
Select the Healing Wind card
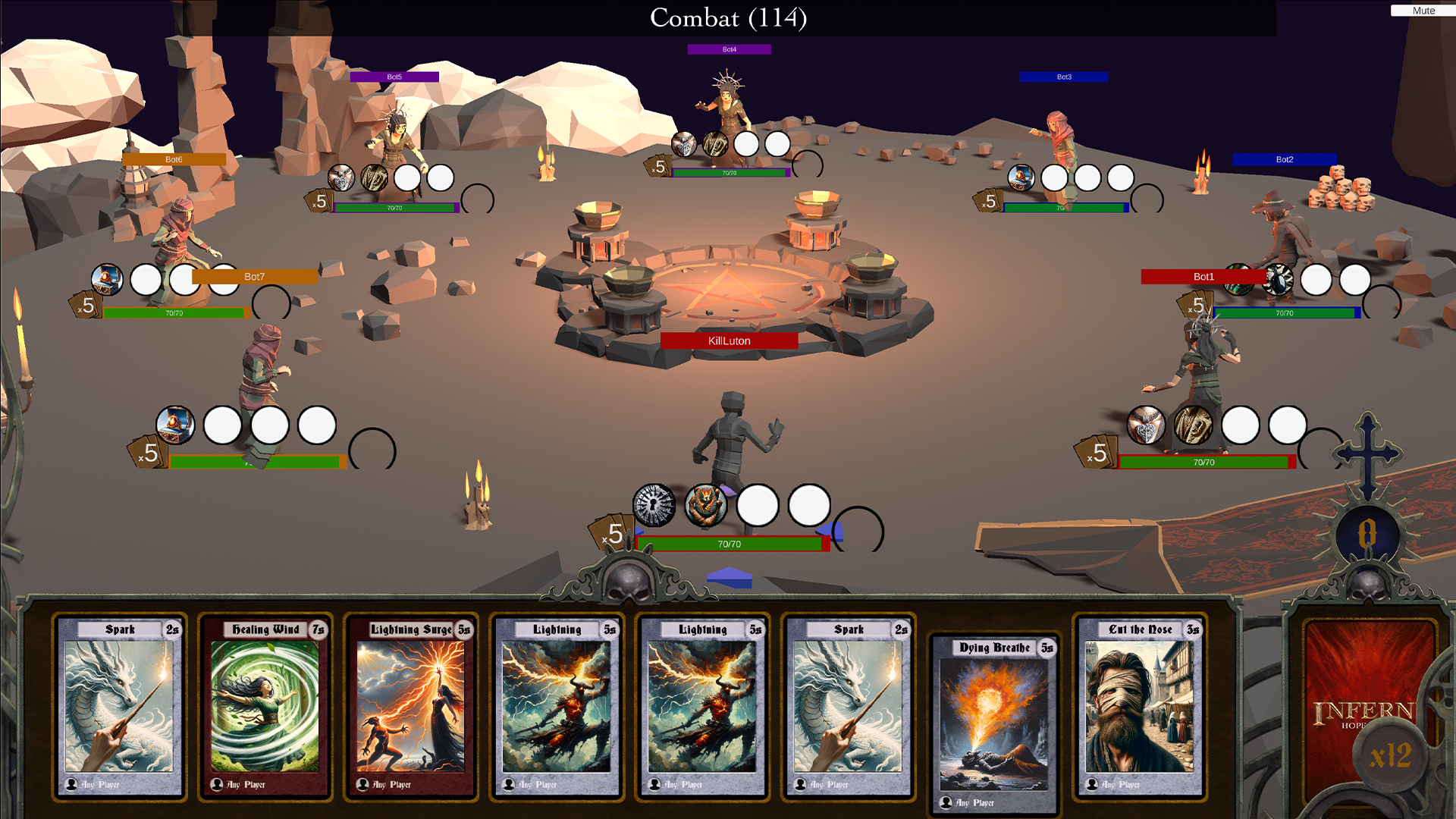(x=265, y=707)
